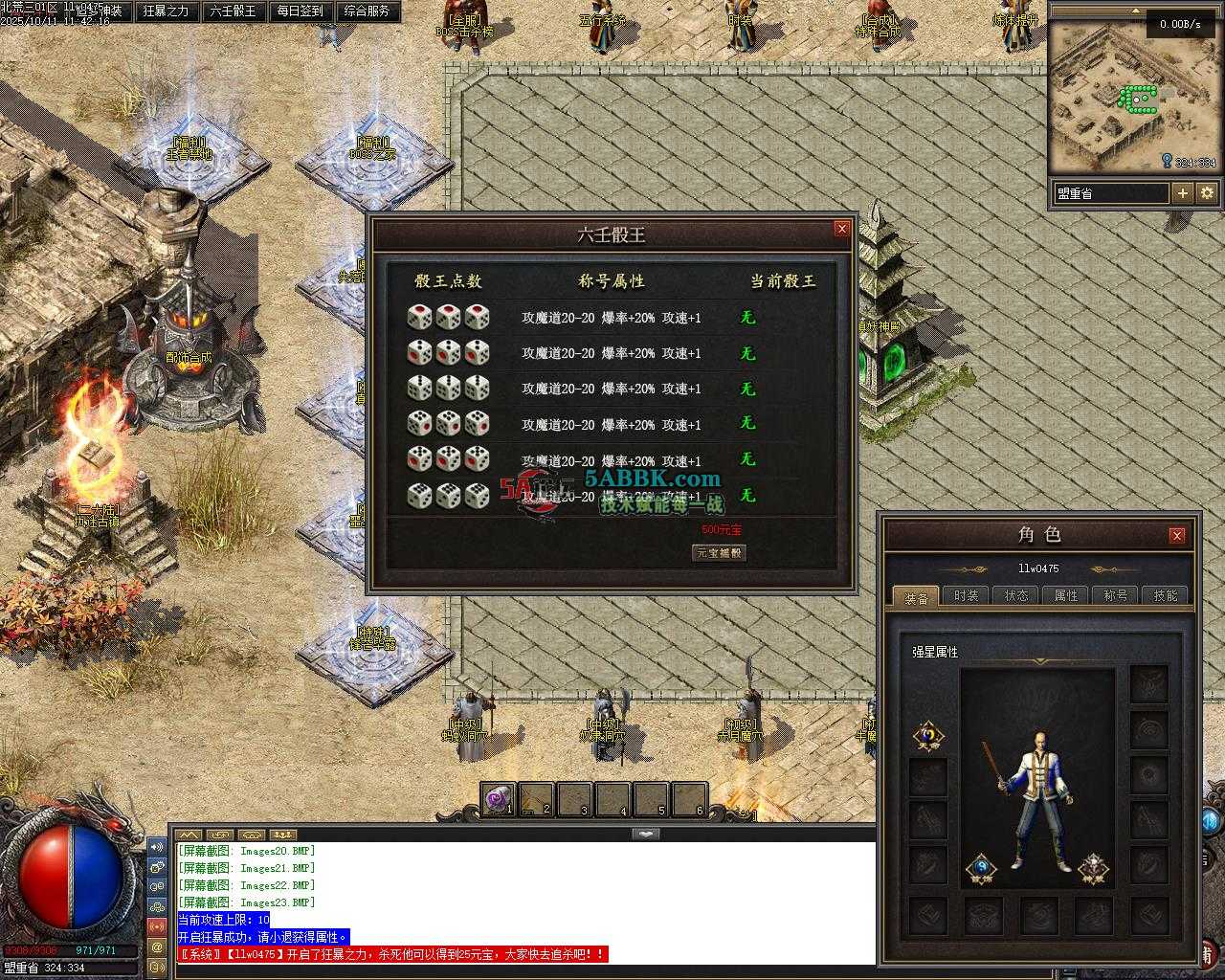Viewport: 1225px width, 980px height.
Task: Show the 属性 attributes tab
Action: (x=1065, y=595)
